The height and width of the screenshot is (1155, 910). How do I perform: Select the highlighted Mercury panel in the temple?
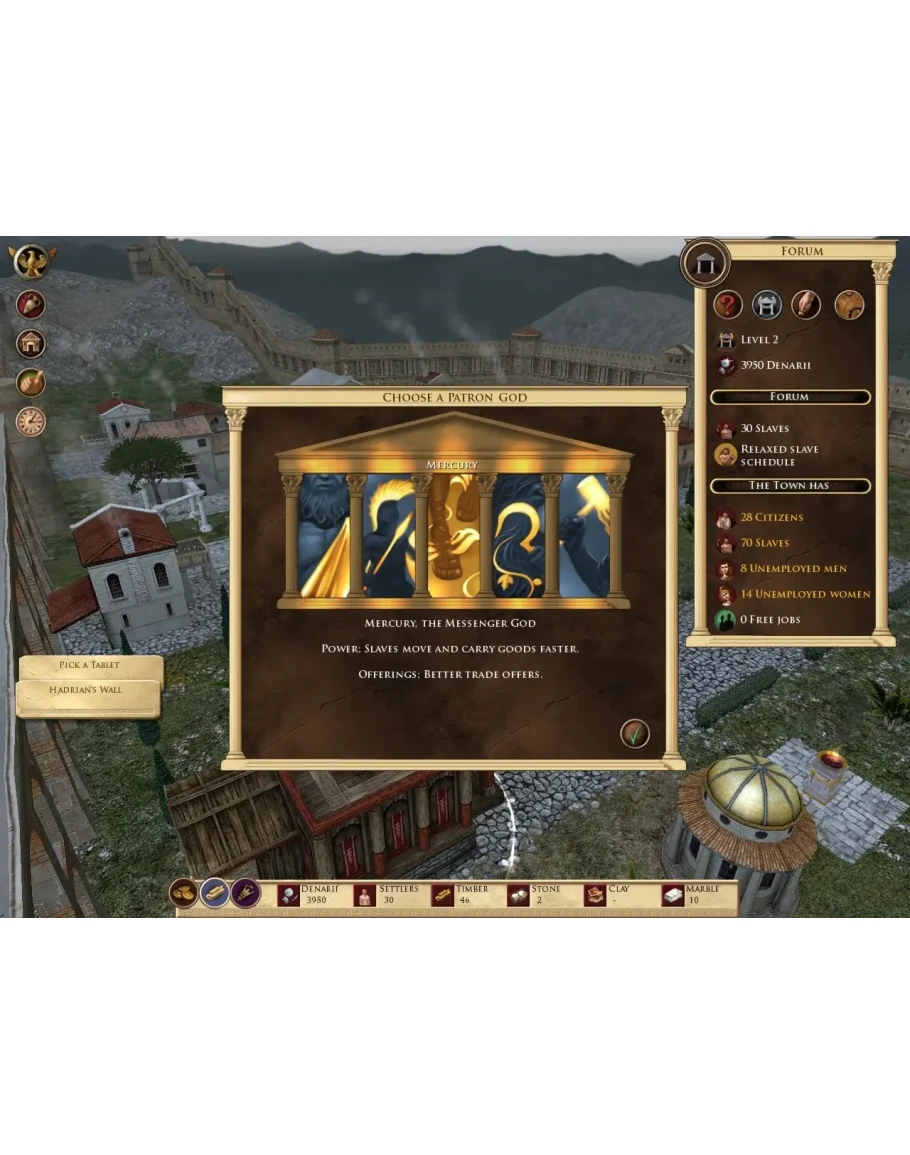(x=454, y=537)
